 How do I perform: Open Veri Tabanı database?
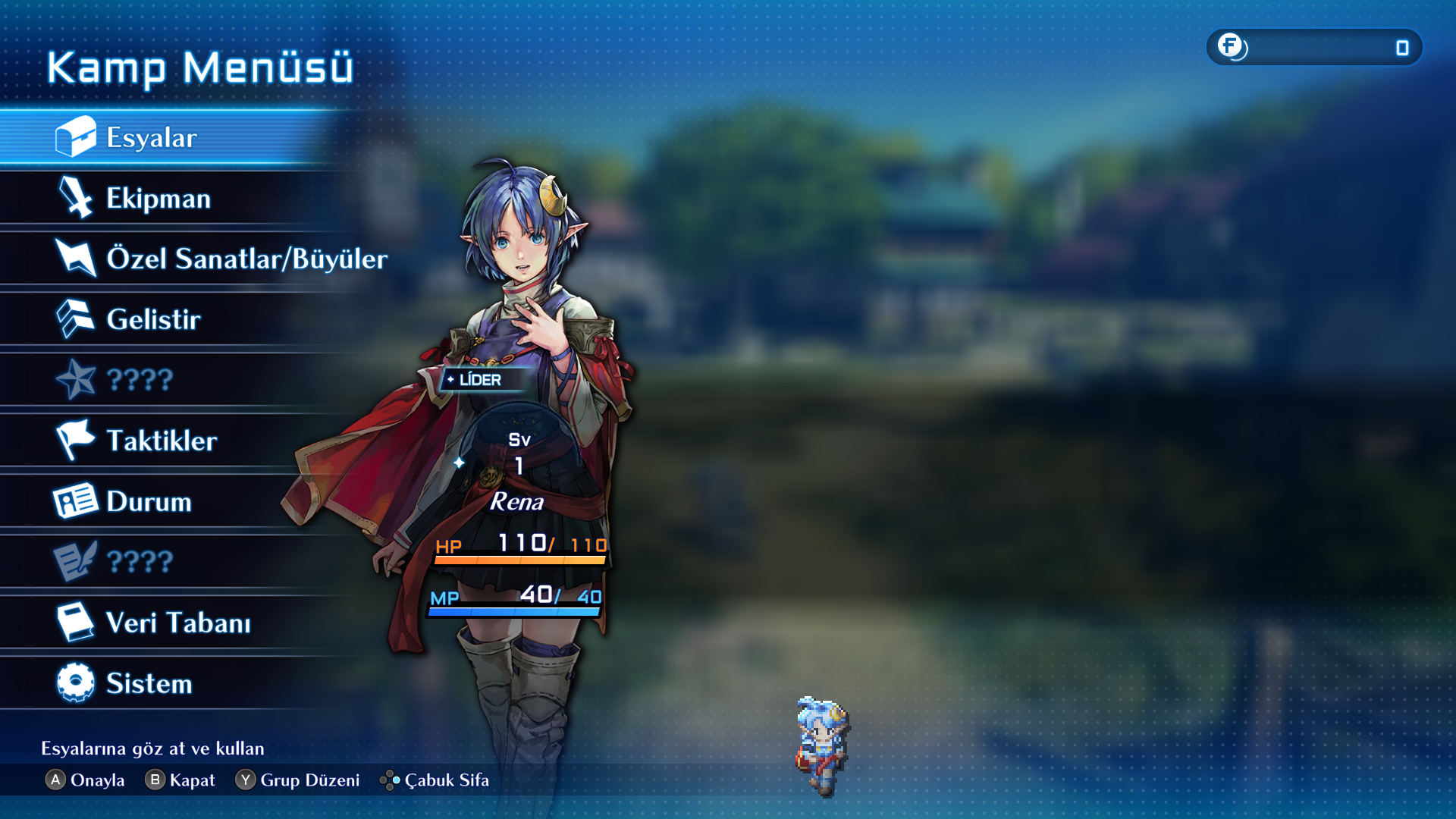pyautogui.click(x=177, y=623)
